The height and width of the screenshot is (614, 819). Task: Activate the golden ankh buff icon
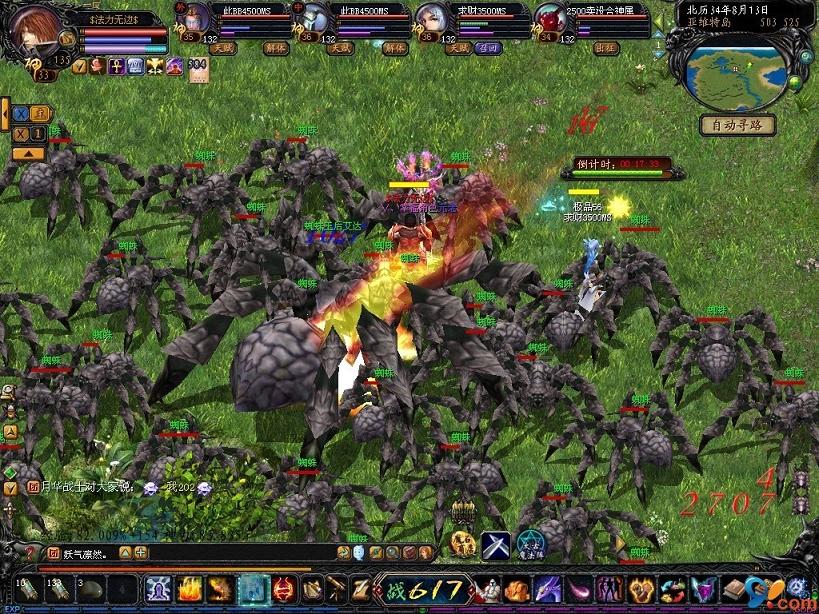[x=115, y=66]
